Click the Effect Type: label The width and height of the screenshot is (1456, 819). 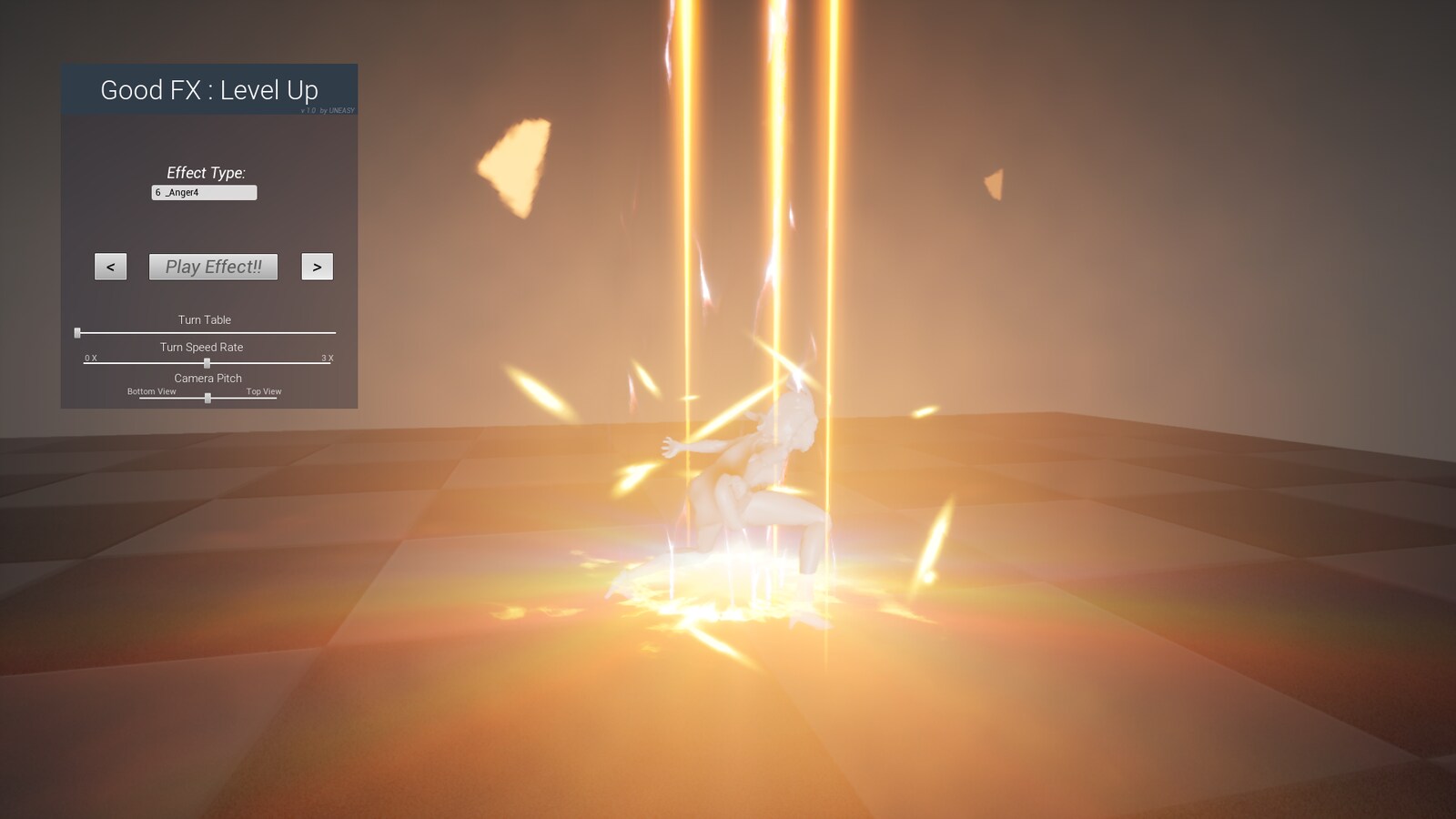(x=206, y=173)
